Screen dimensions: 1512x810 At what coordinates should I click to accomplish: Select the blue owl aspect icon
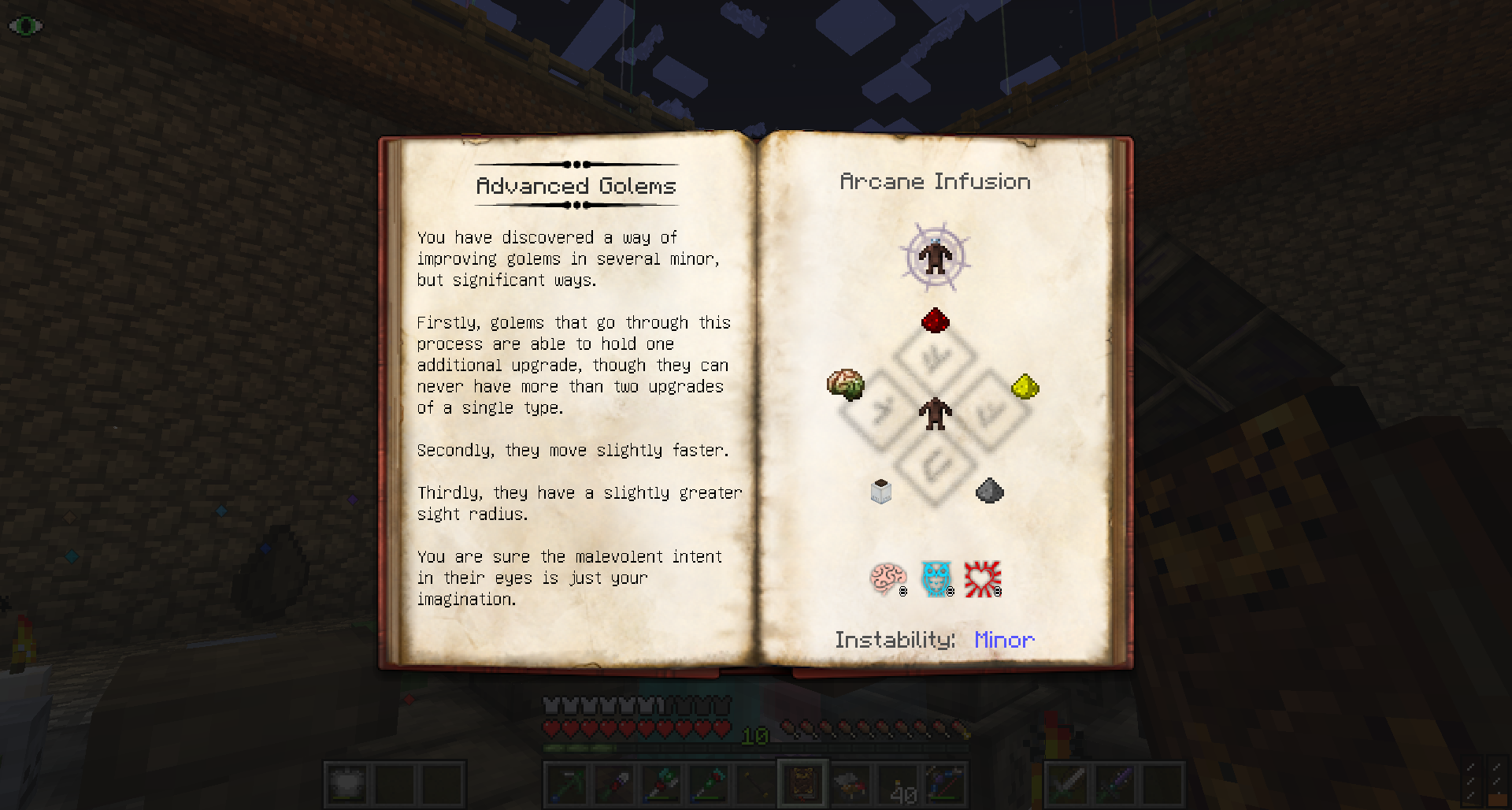[x=936, y=578]
